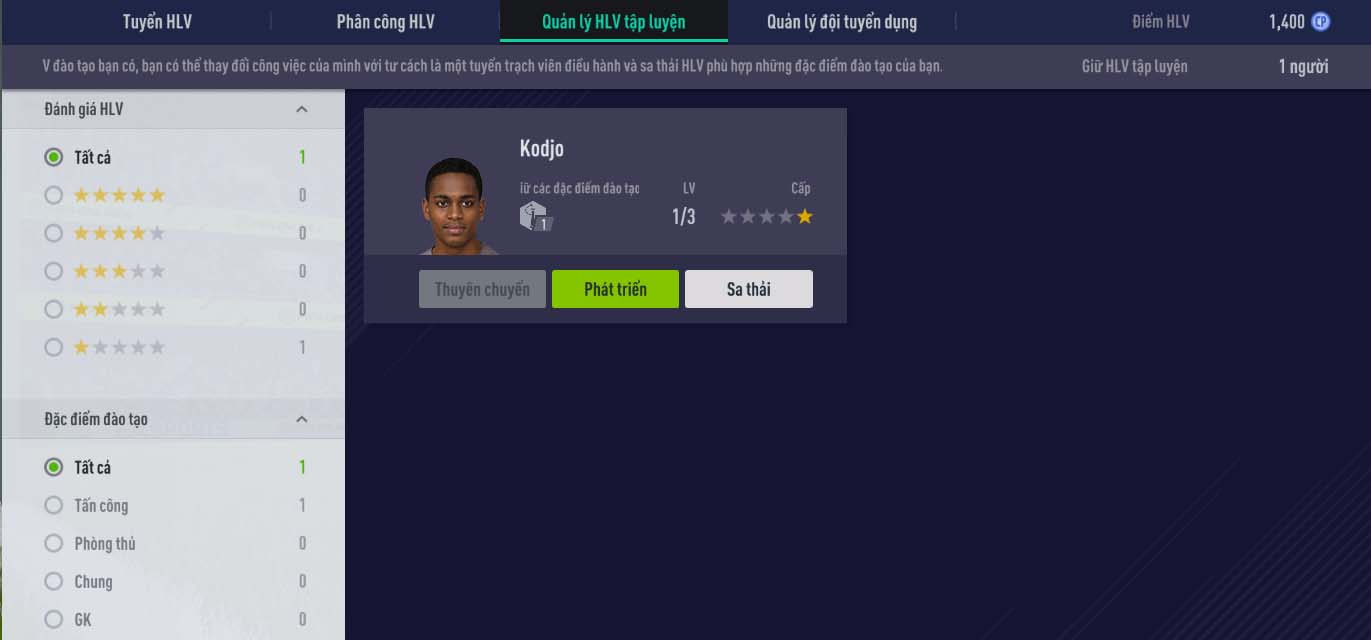Filter coaches by four-star rating
The image size is (1371, 640).
pos(54,233)
